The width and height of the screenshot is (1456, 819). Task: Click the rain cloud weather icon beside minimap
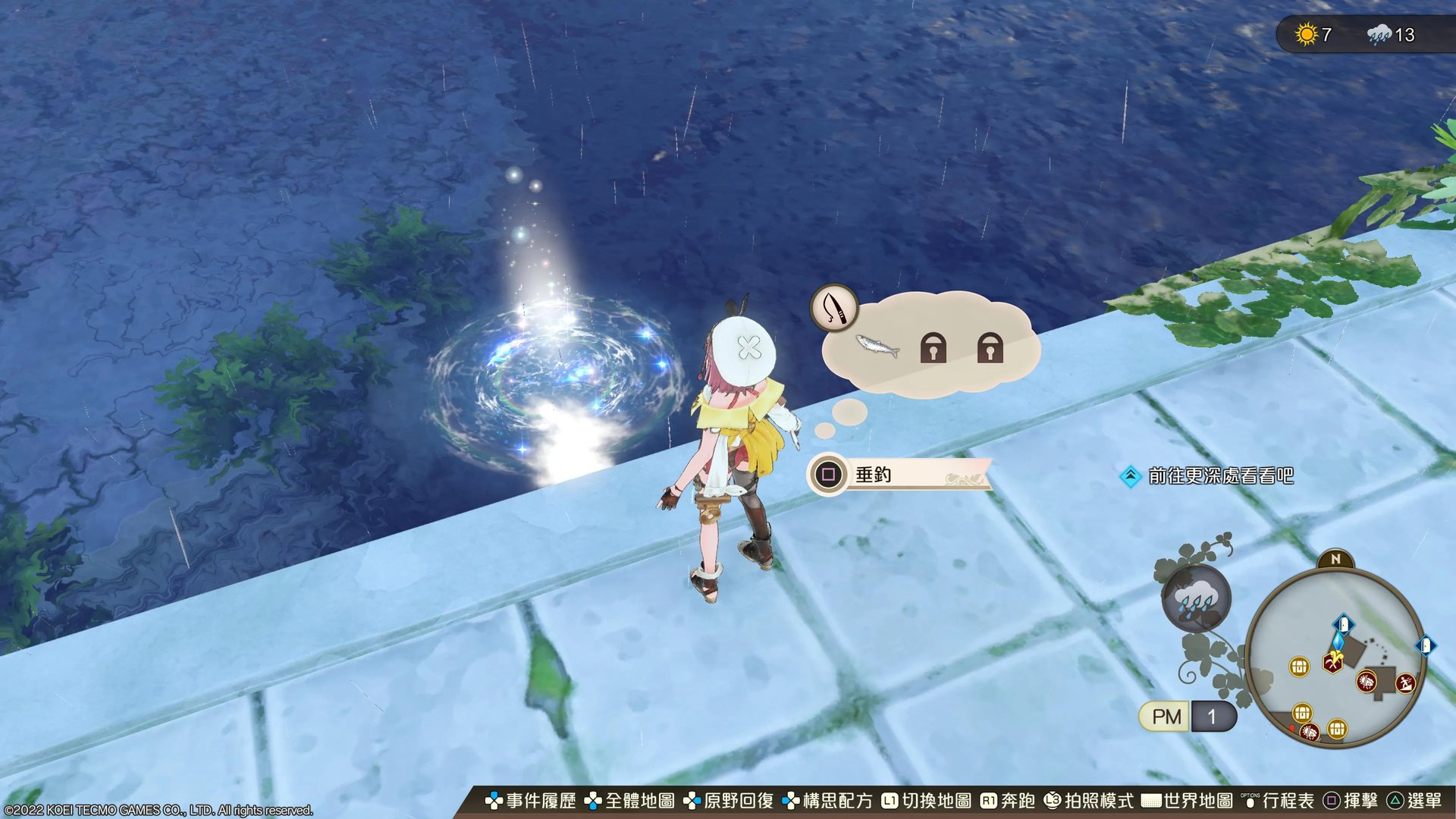pyautogui.click(x=1196, y=599)
